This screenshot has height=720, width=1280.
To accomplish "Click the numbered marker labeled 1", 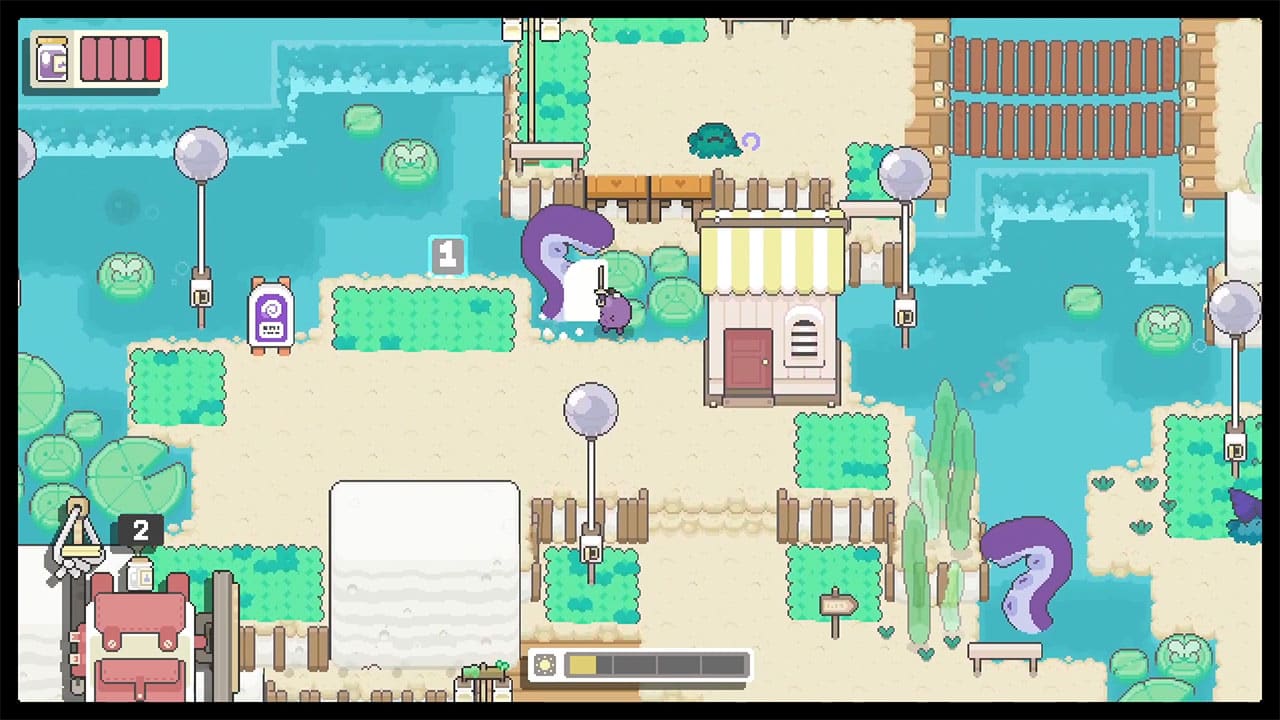I will (447, 256).
